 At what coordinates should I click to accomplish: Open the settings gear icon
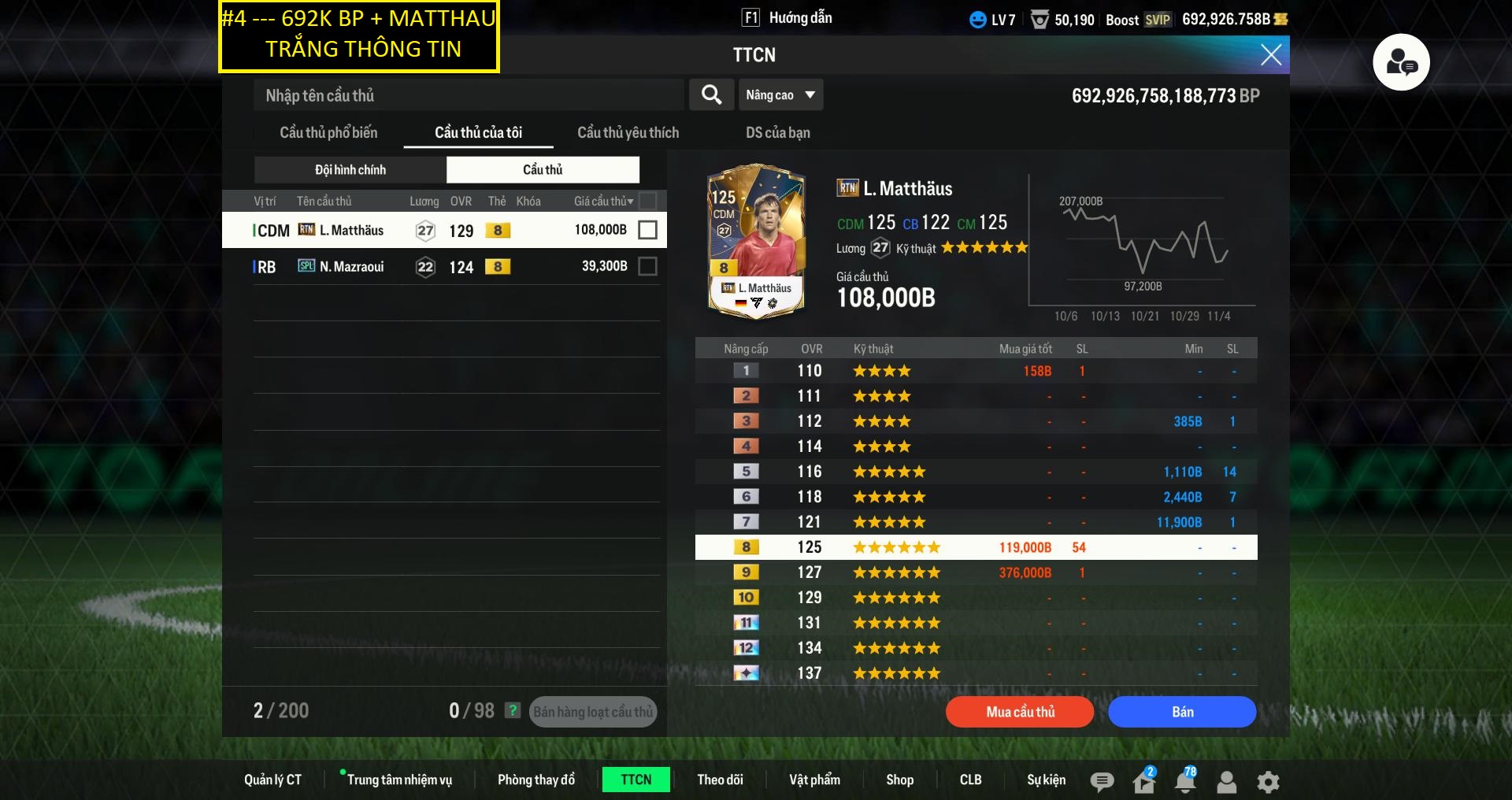click(x=1268, y=781)
